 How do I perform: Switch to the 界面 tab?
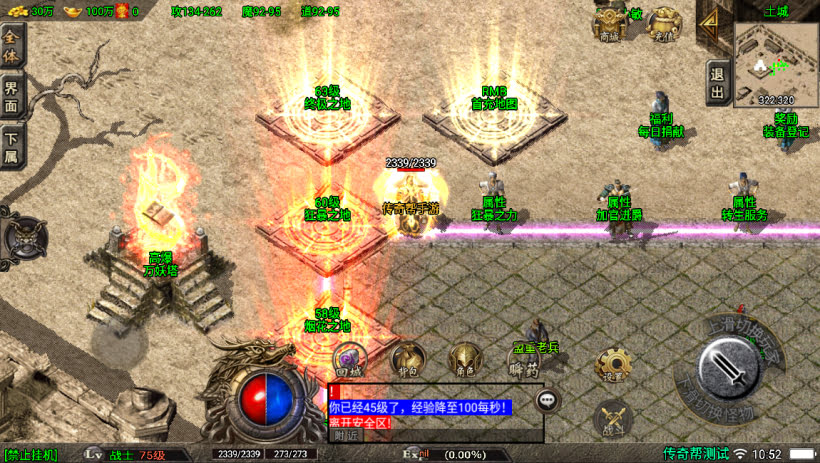(11, 96)
